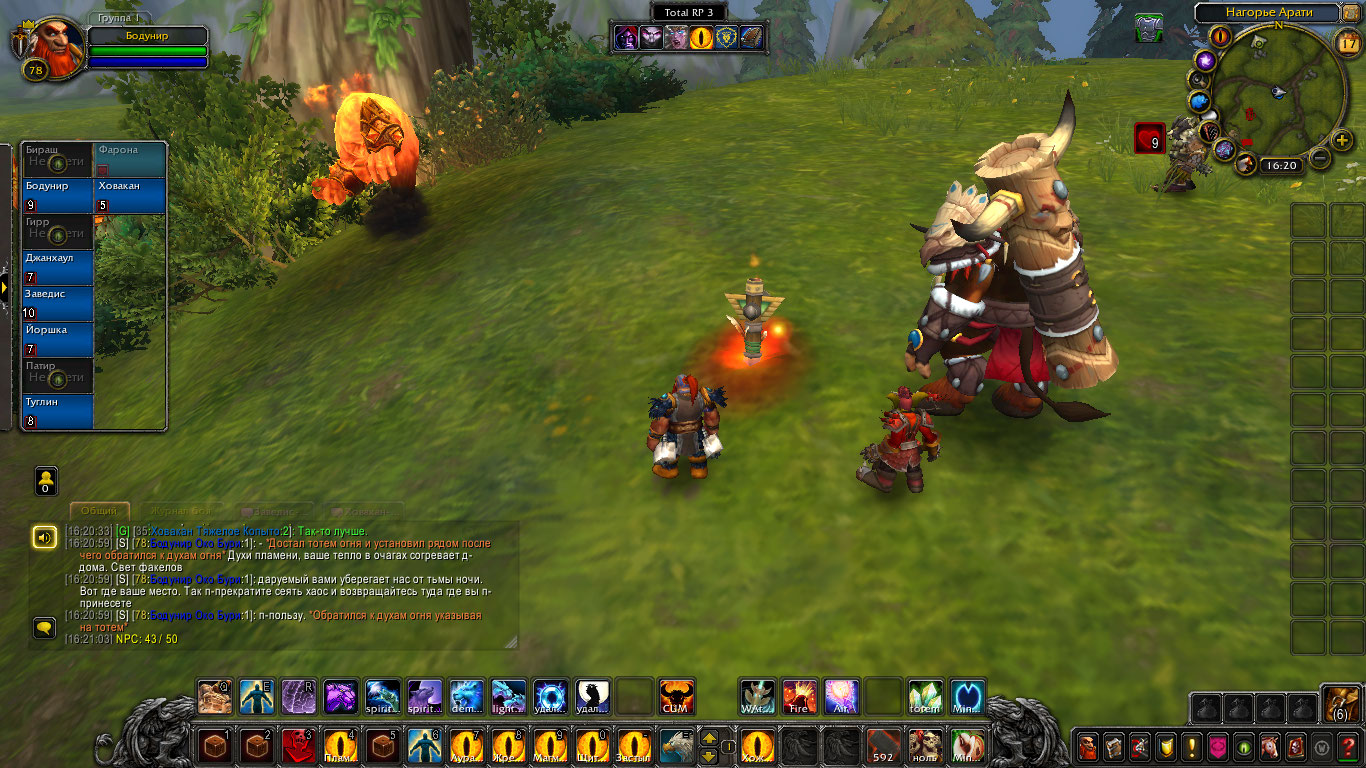
Task: Open the quest log exclamation mark button
Action: [1191, 746]
